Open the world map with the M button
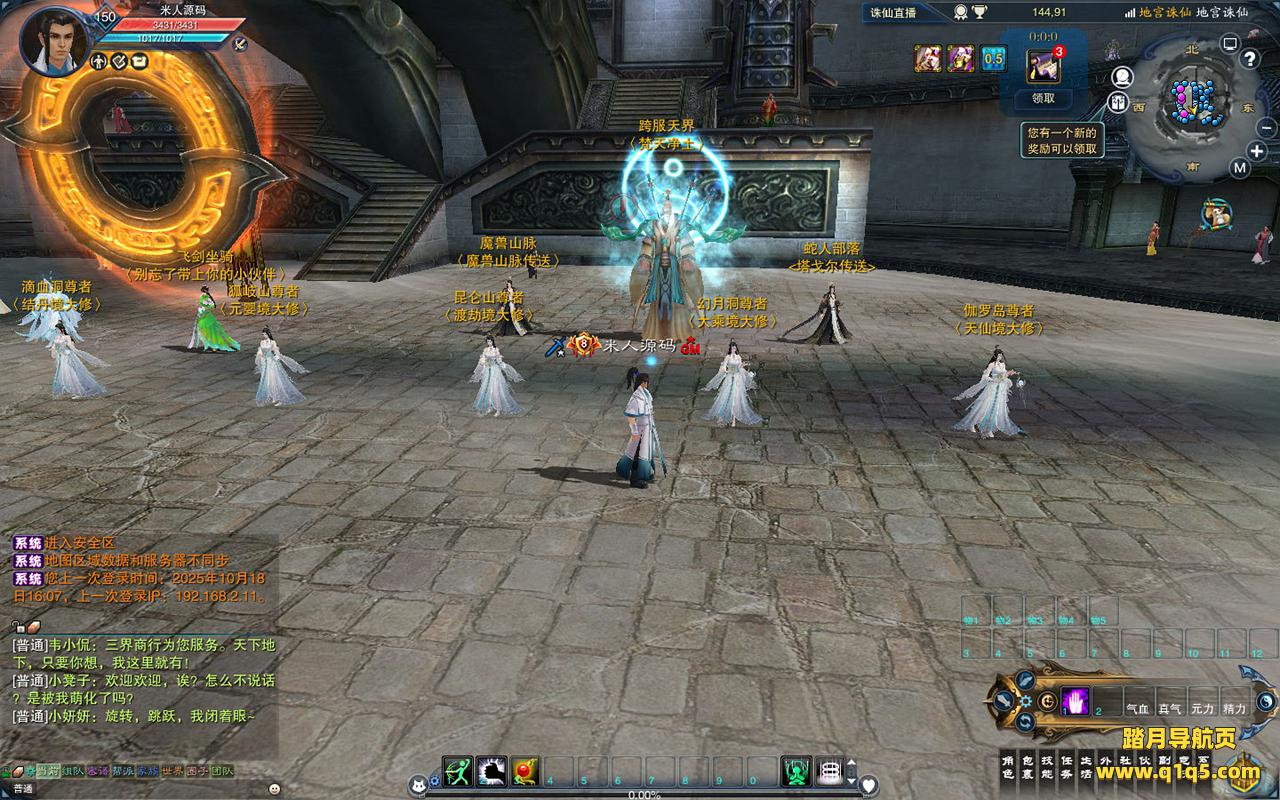1280x800 pixels. coord(1240,168)
